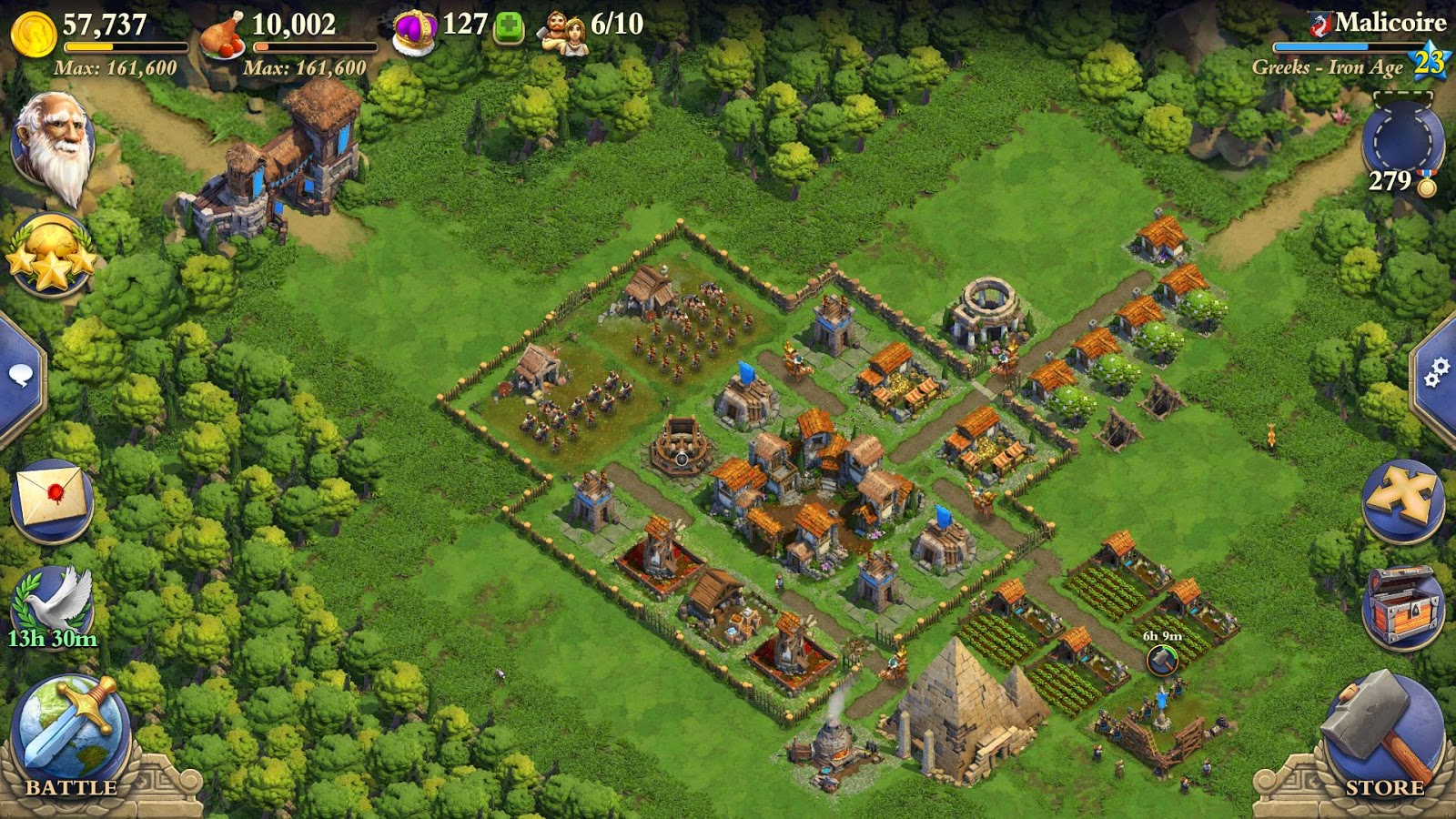The height and width of the screenshot is (819, 1456).
Task: Buy crowns with the green plus button
Action: pyautogui.click(x=510, y=25)
